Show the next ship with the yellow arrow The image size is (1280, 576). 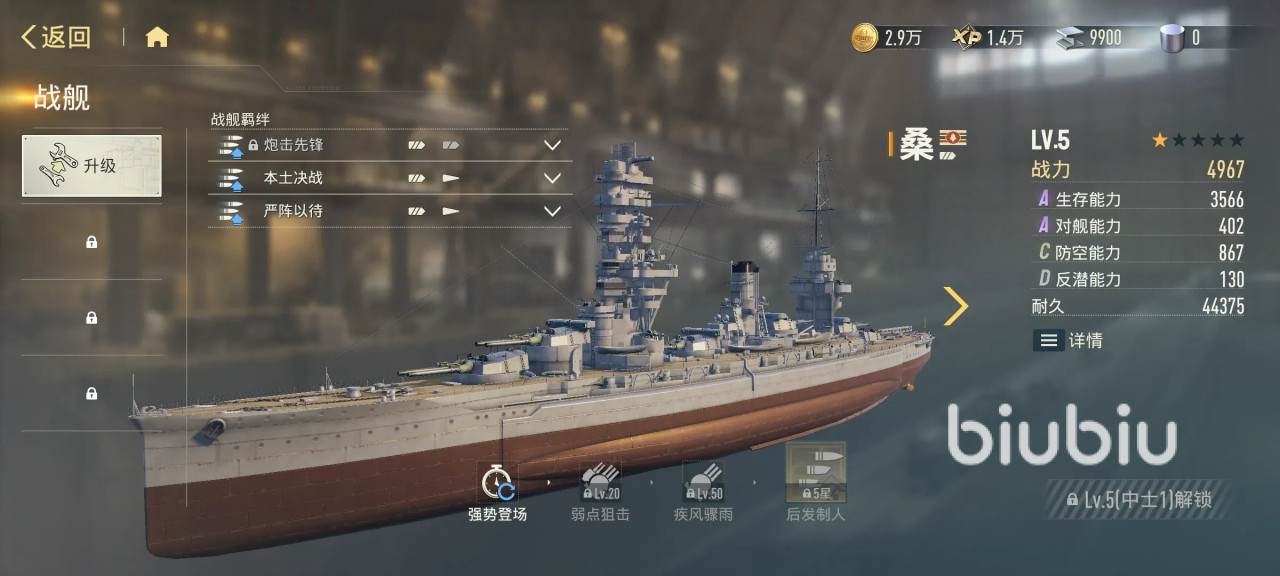pos(956,306)
